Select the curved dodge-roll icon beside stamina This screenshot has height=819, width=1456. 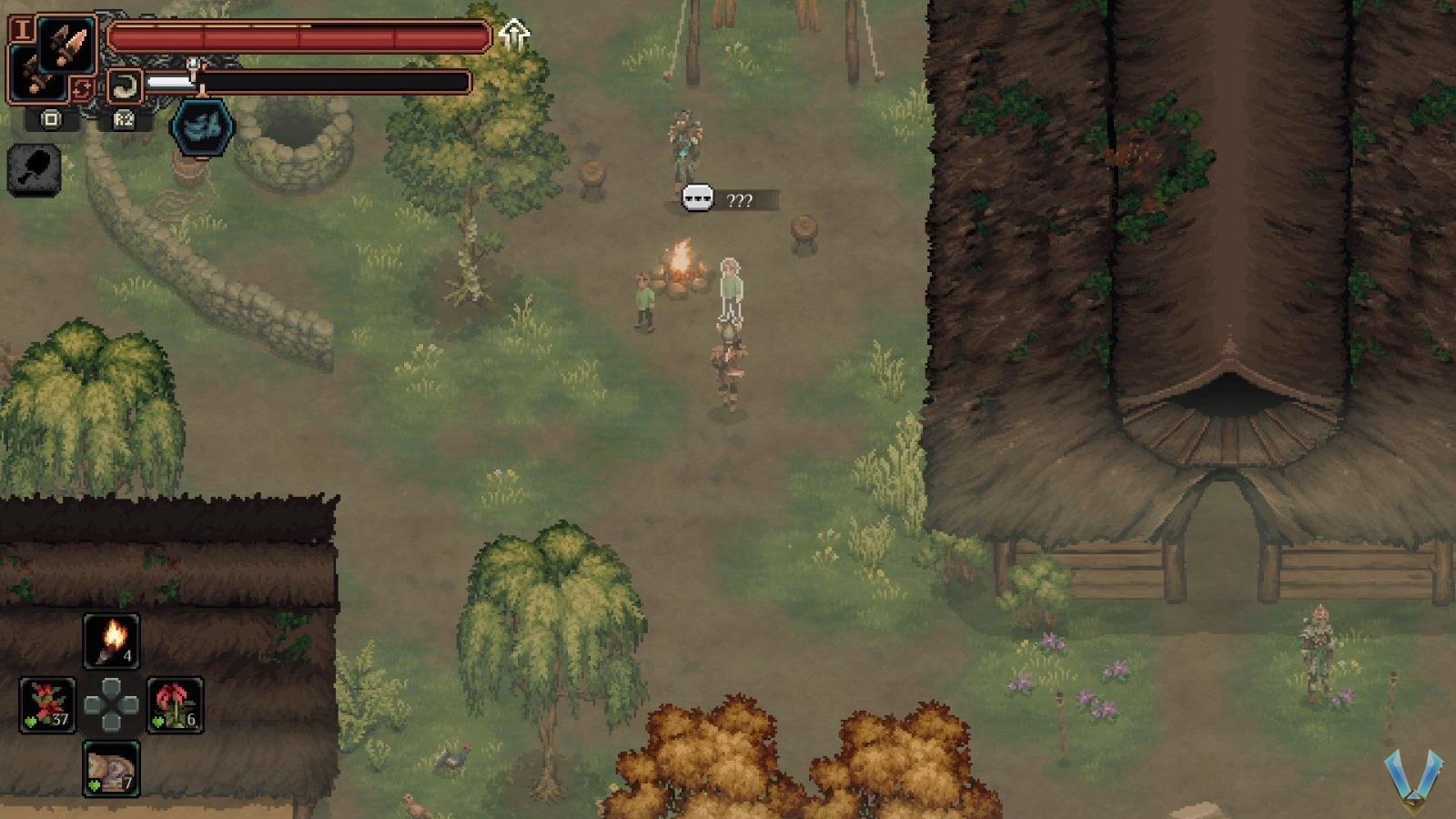(125, 84)
